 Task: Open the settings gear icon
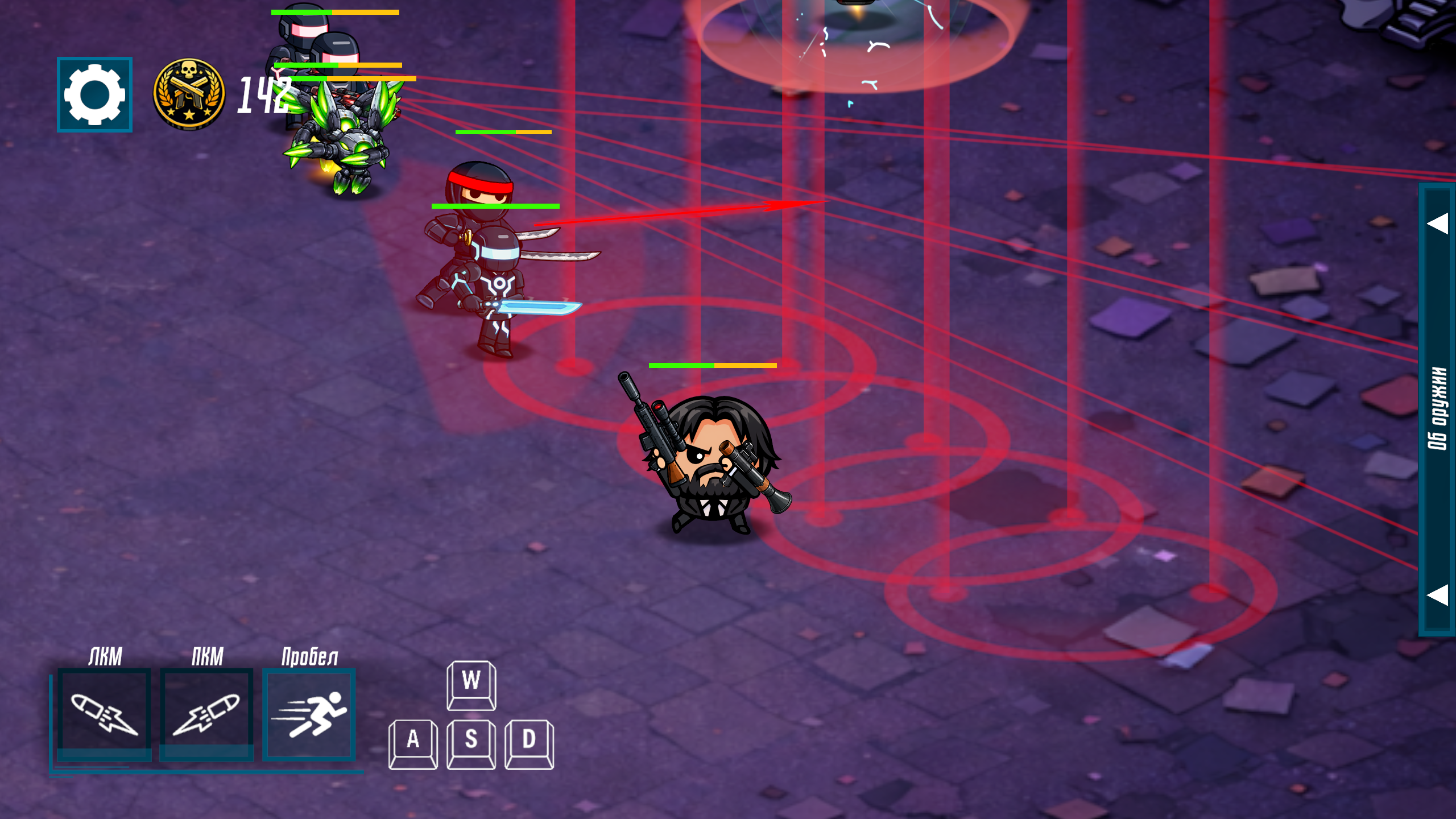94,96
